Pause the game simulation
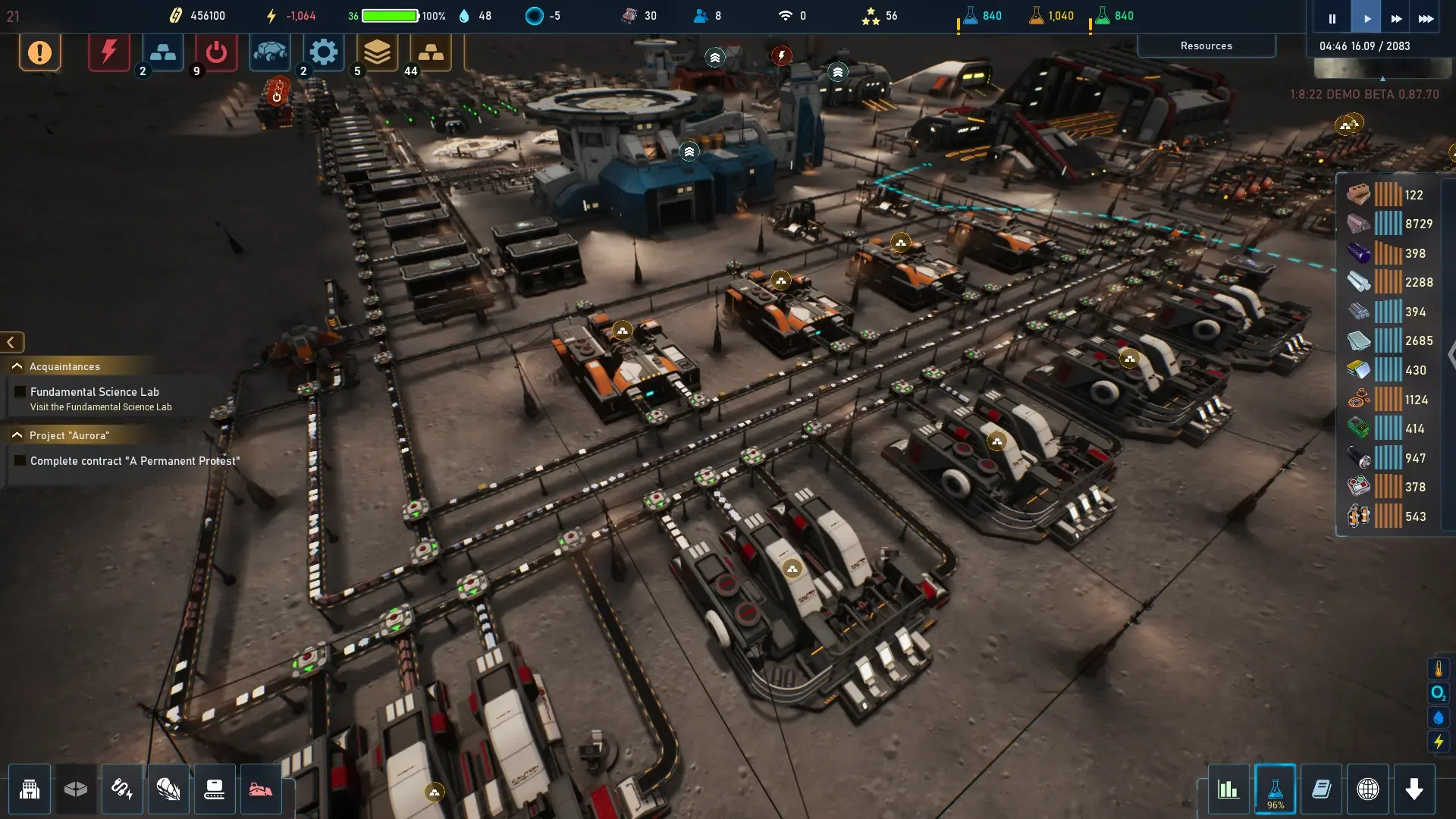1456x819 pixels. (1332, 18)
